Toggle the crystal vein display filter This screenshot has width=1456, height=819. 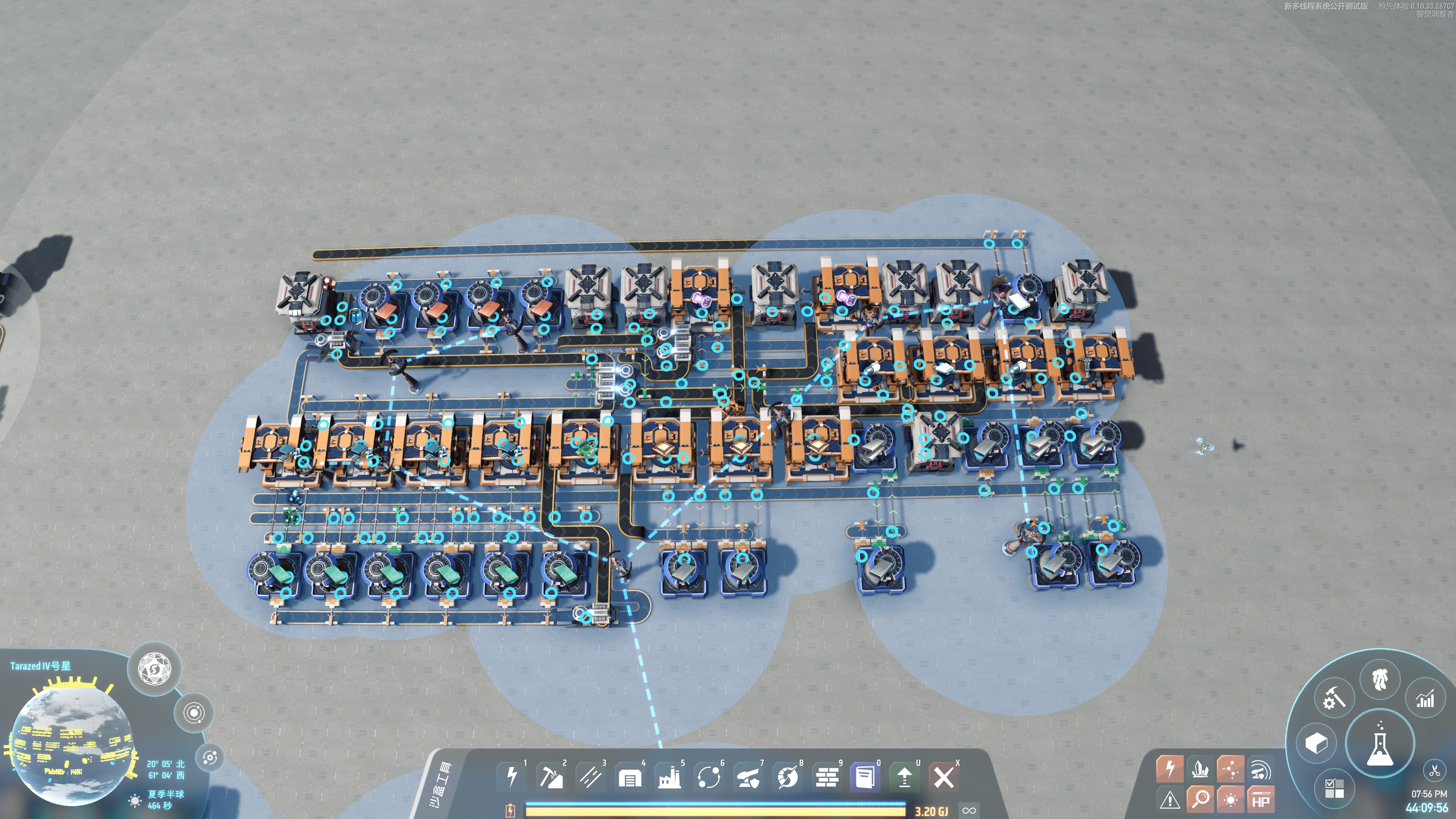click(1200, 769)
